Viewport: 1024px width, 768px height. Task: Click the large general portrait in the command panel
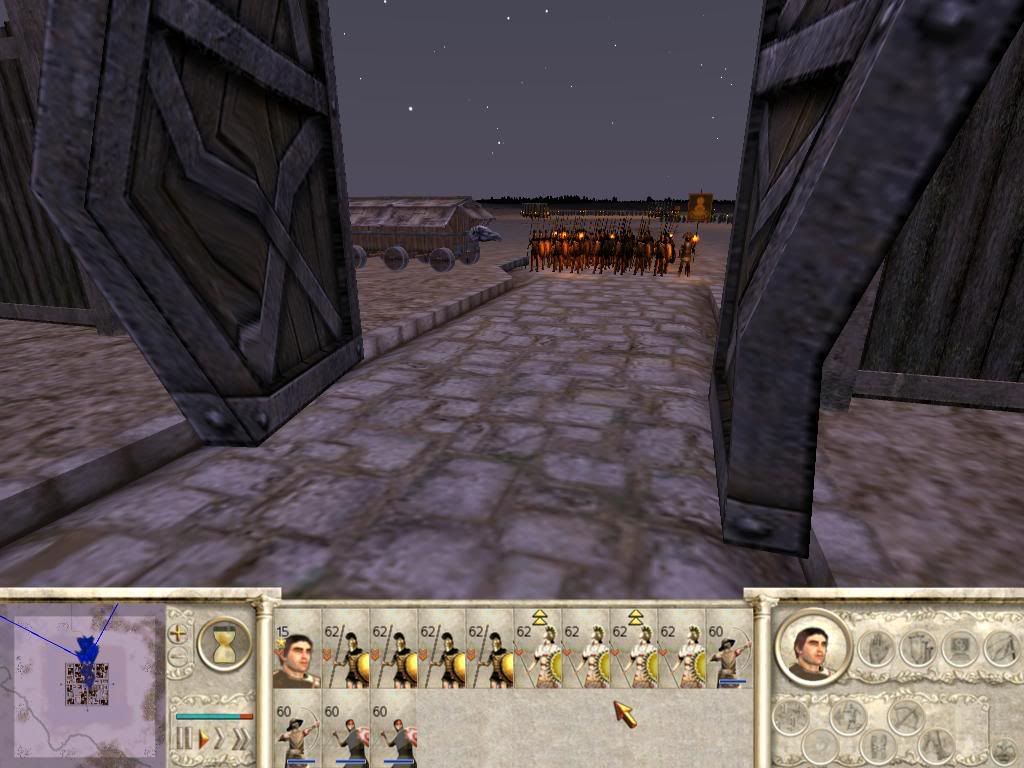(812, 647)
